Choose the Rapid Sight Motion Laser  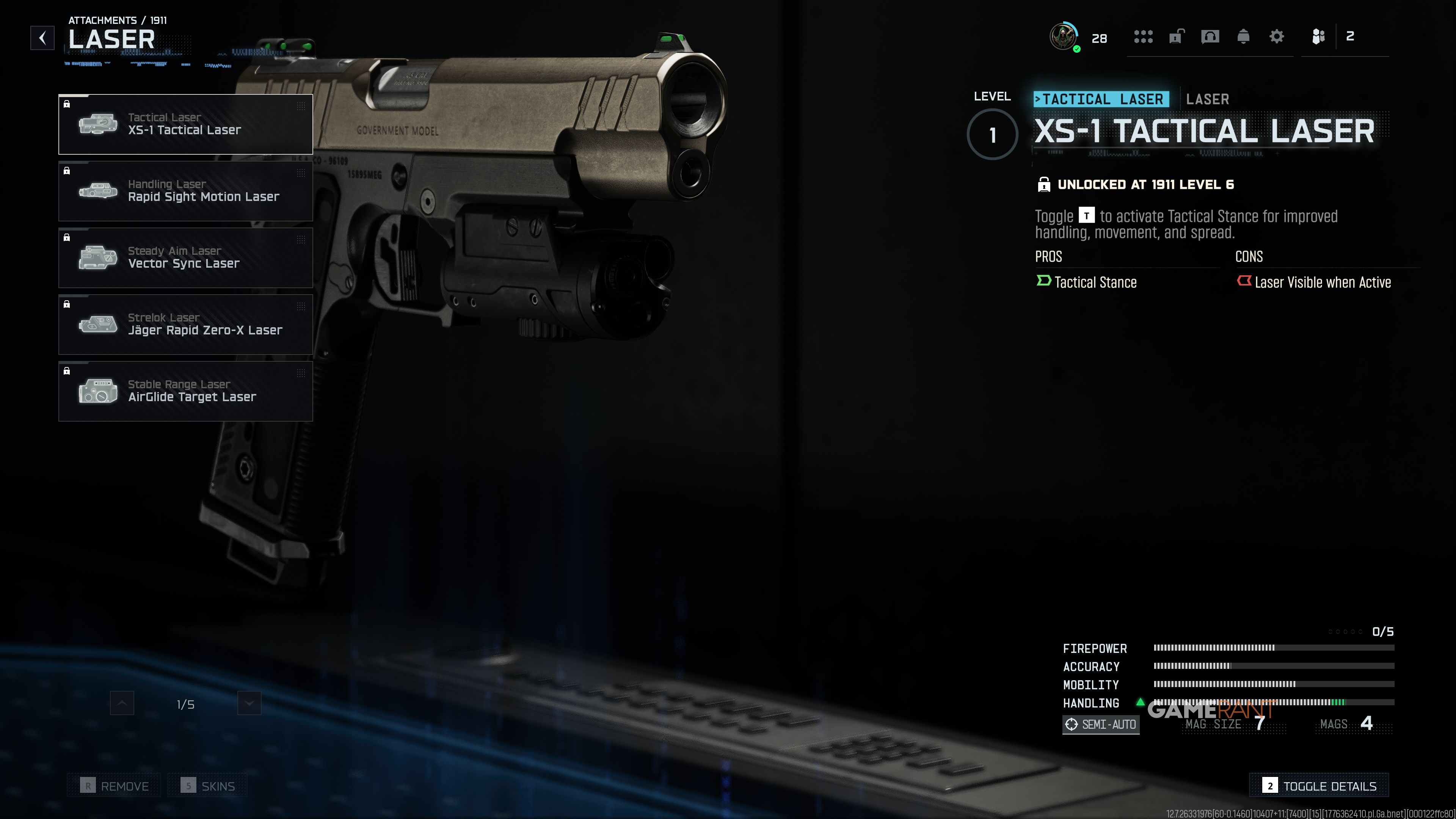pos(185,191)
